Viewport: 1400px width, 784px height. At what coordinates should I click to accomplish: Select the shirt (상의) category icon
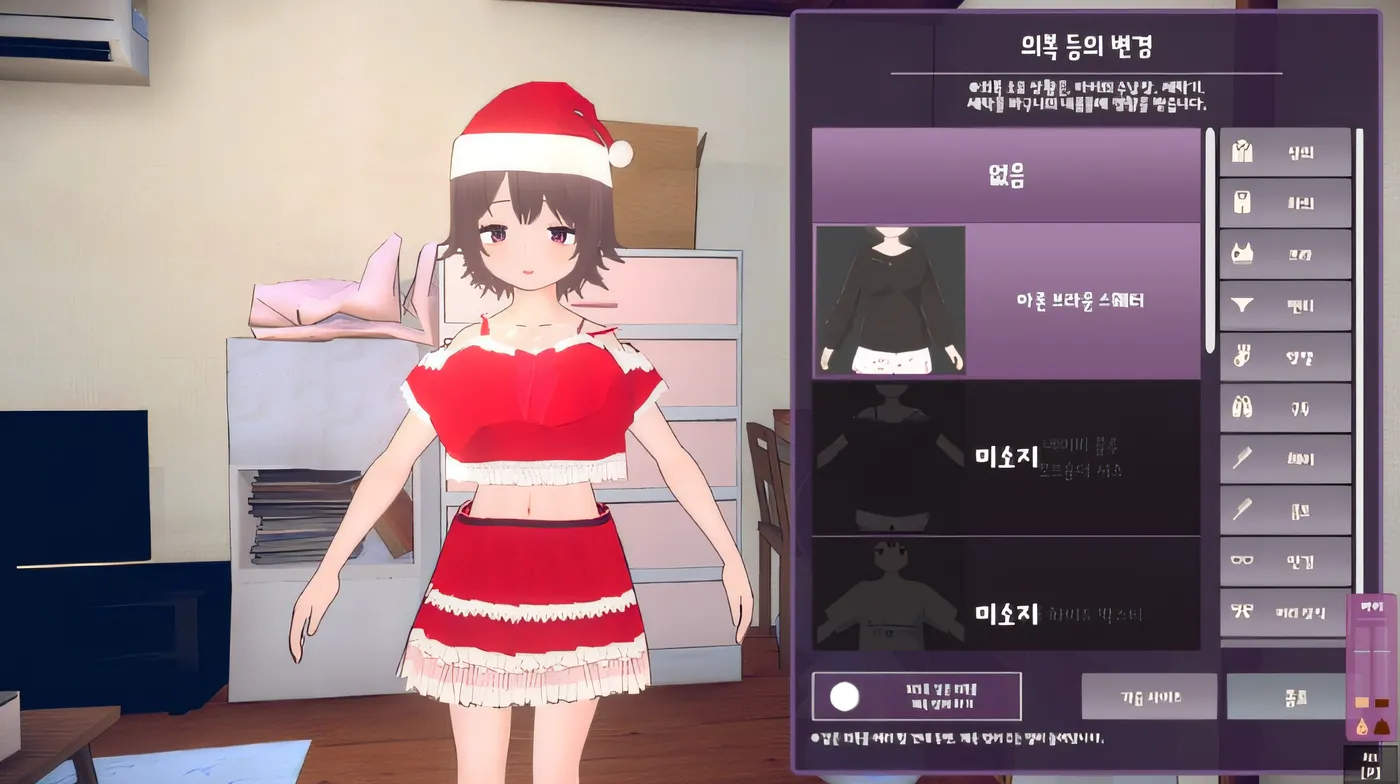[x=1284, y=151]
